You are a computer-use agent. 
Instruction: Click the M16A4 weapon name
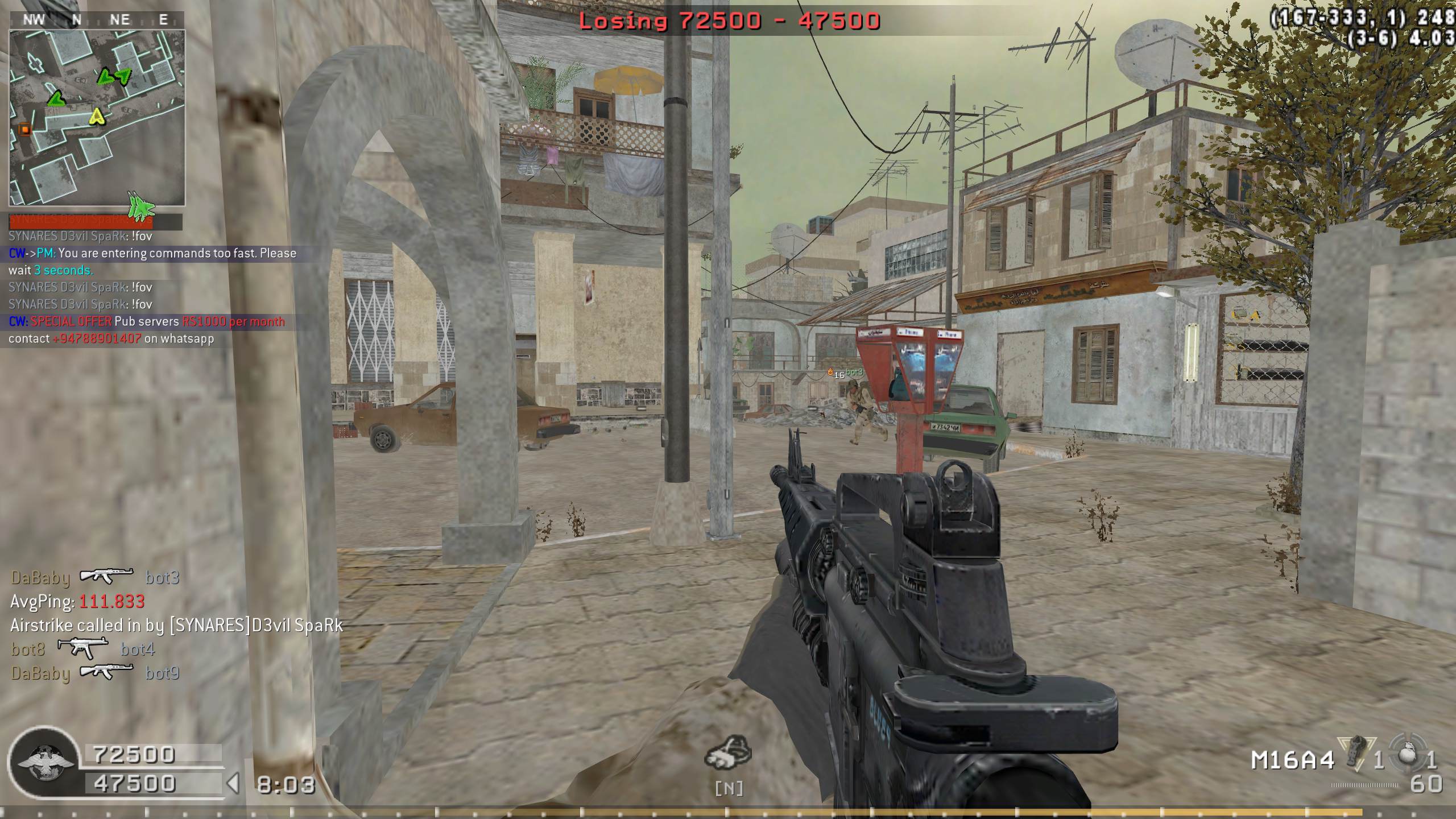[1292, 760]
